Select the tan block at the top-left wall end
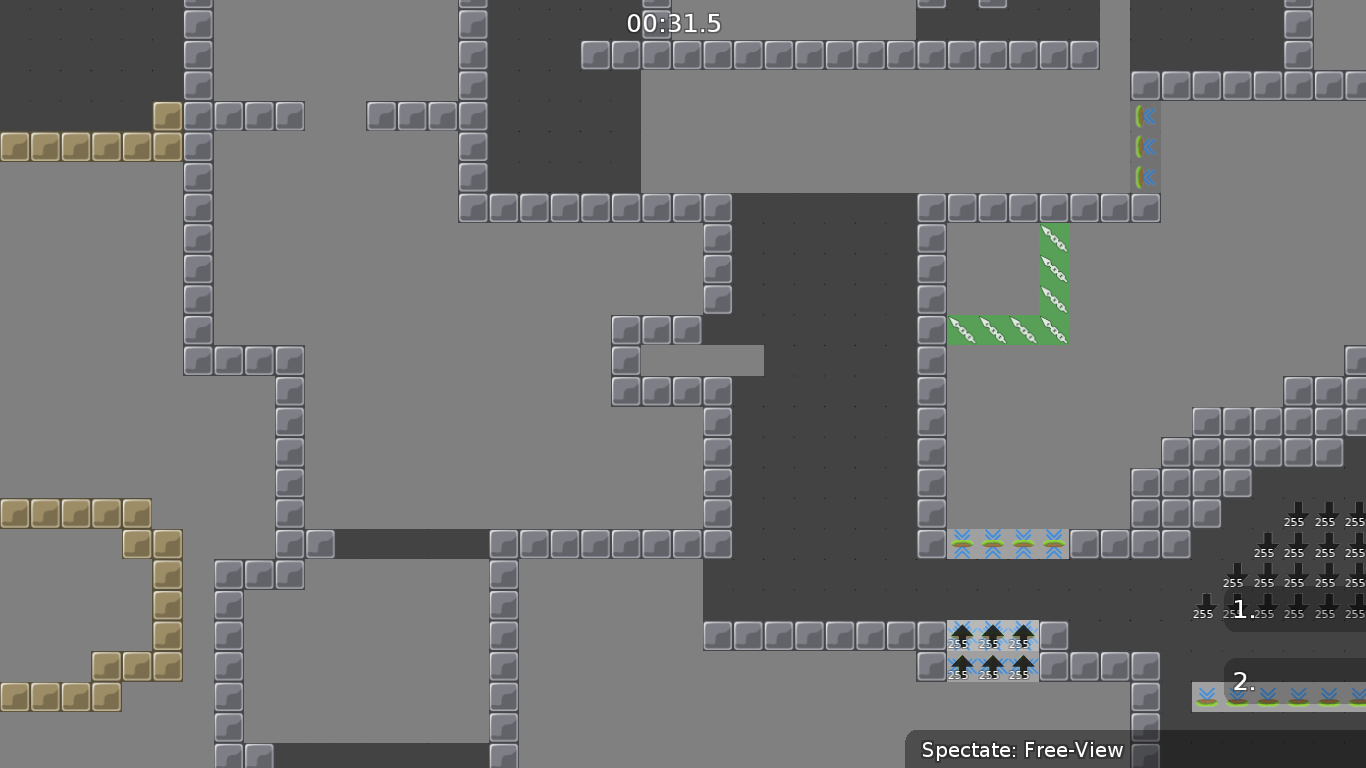Screen dimensions: 1366x768 point(166,115)
